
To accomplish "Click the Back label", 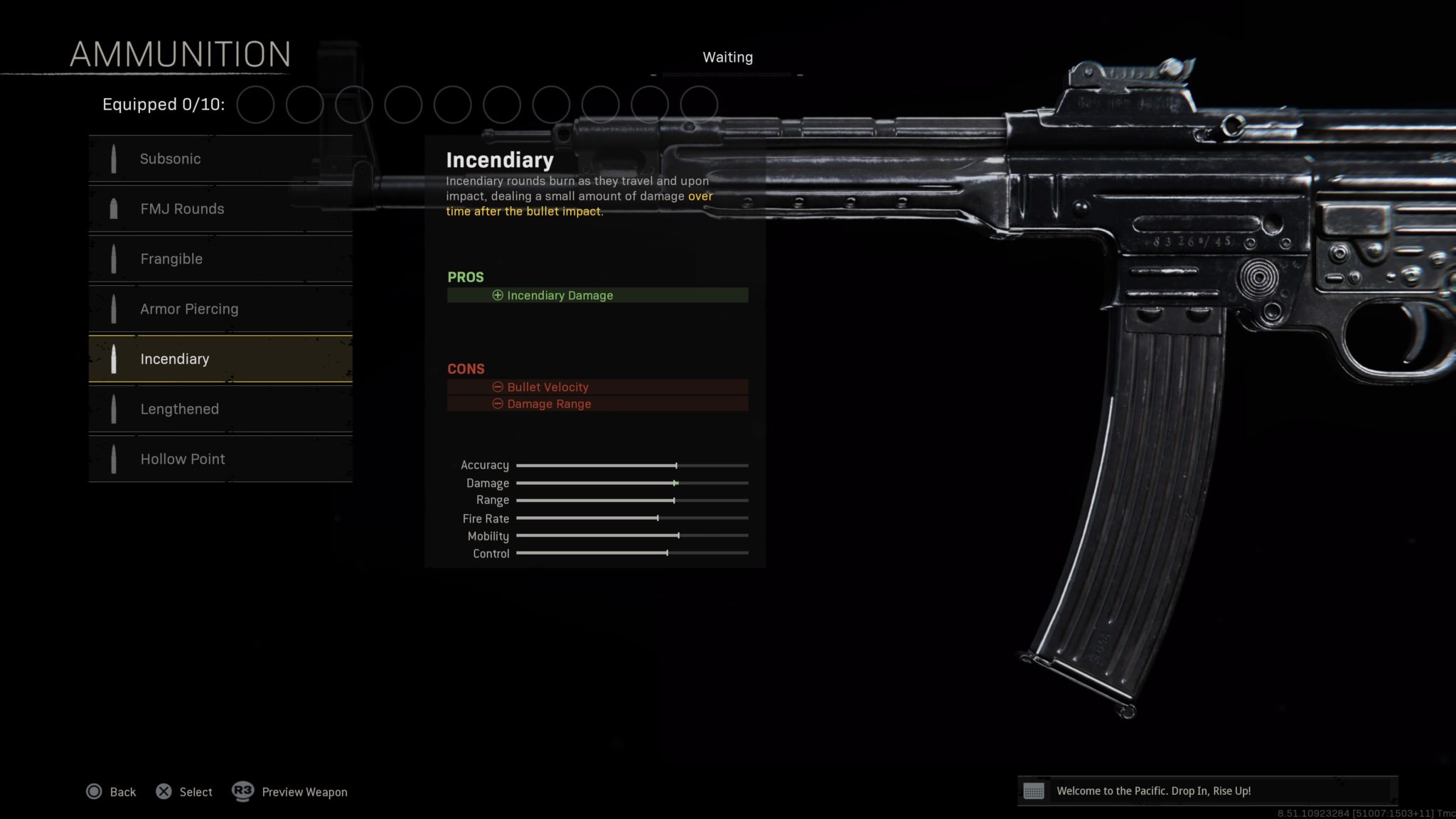I will tap(122, 791).
